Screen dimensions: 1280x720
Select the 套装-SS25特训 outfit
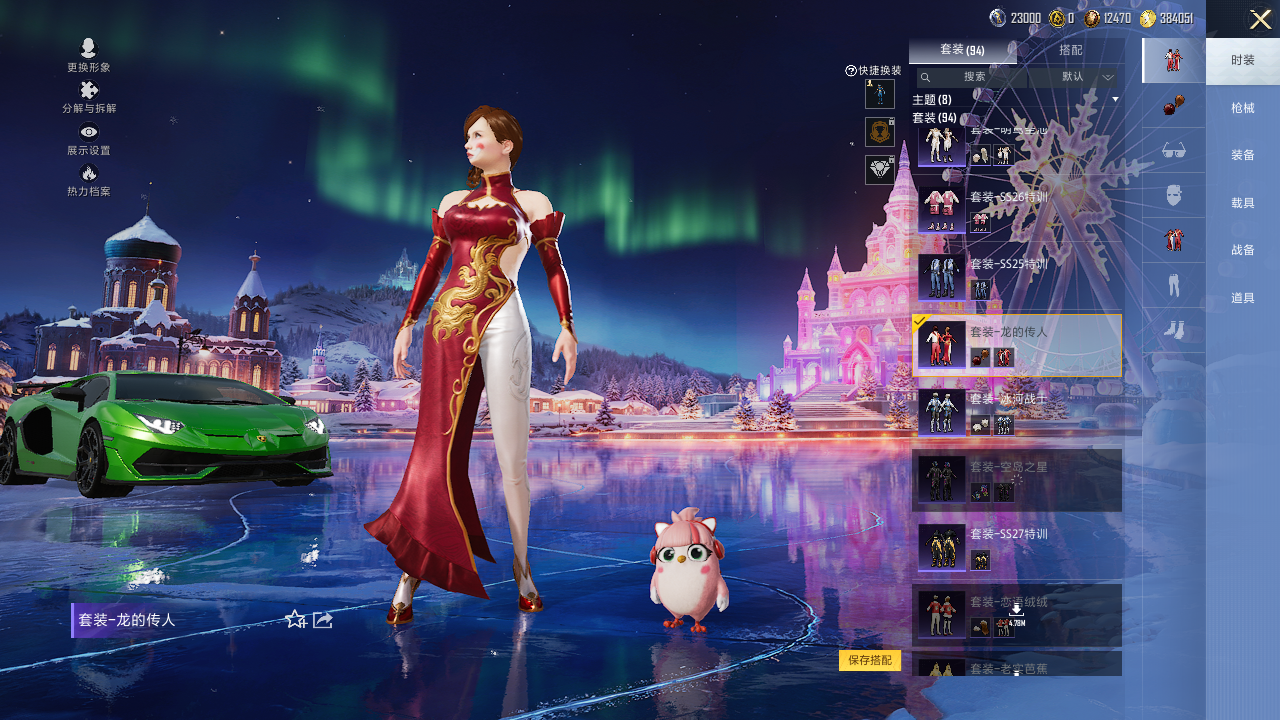[1016, 276]
